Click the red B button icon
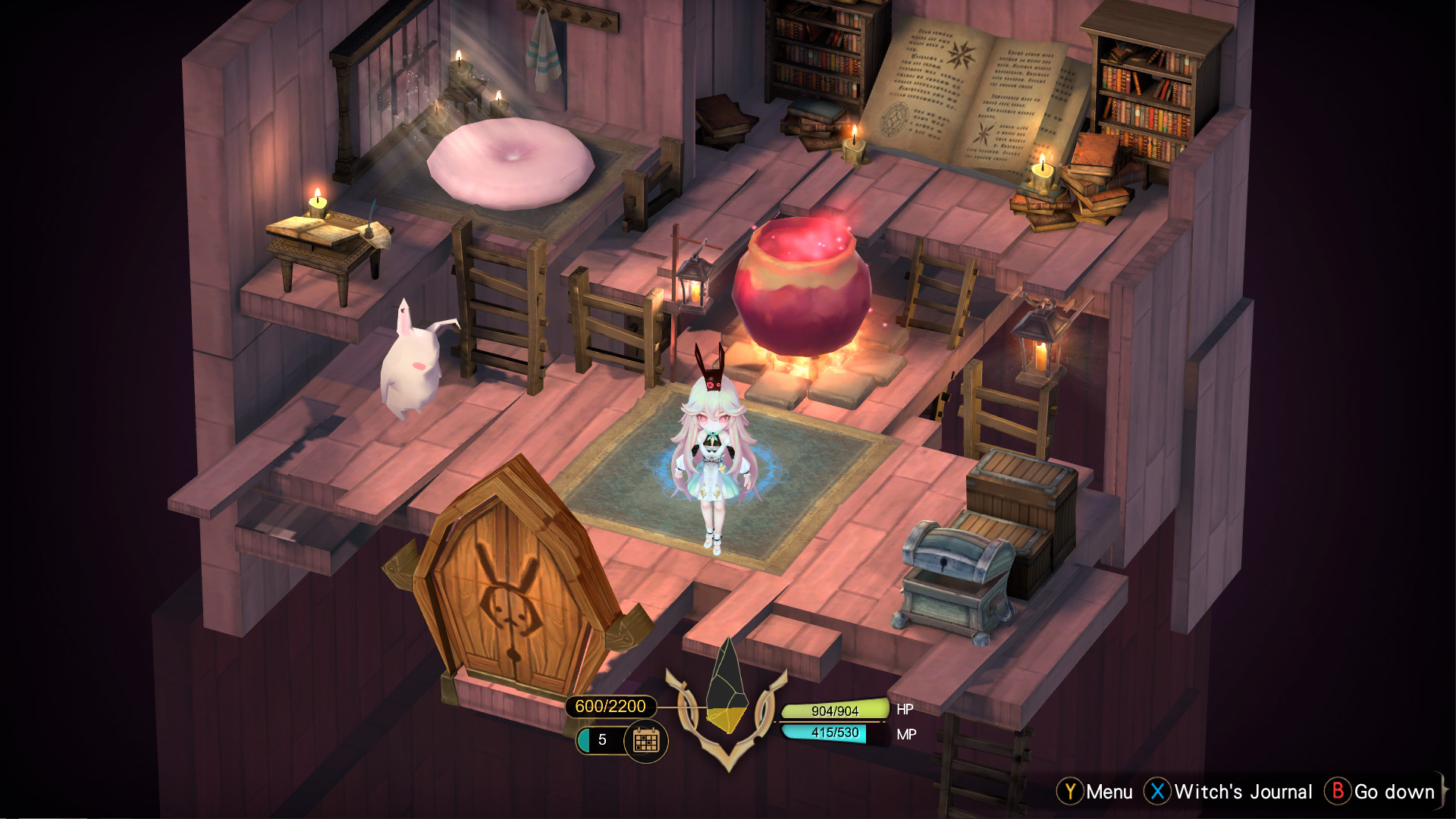 (1338, 792)
